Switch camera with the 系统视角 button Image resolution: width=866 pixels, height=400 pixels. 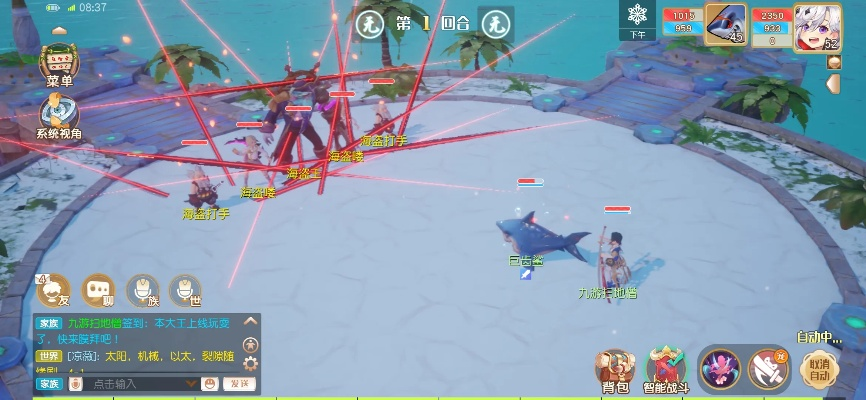pyautogui.click(x=59, y=115)
